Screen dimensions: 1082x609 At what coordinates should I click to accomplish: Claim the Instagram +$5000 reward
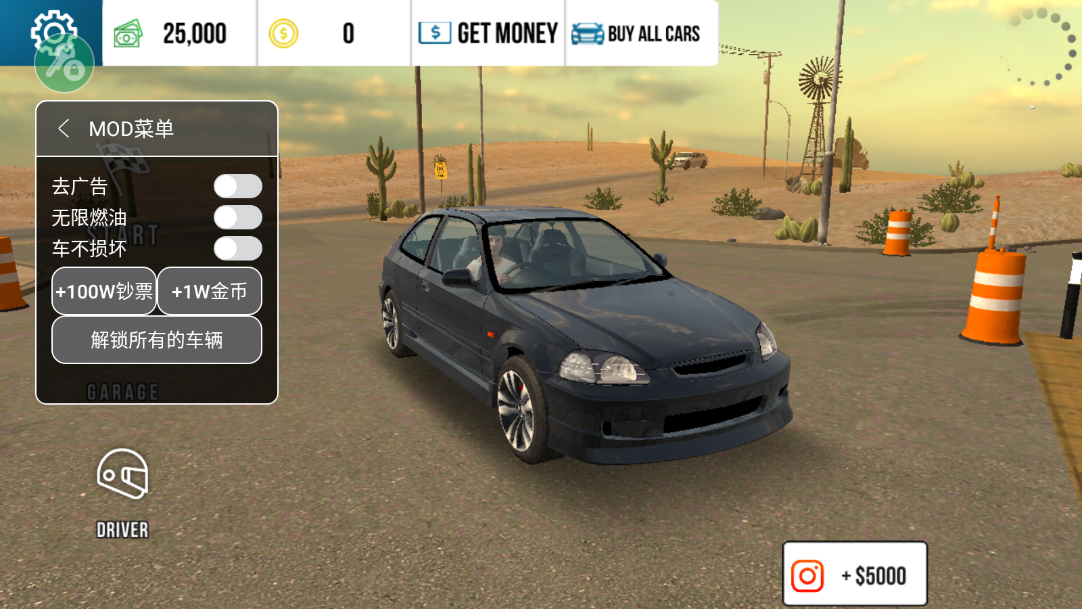click(x=855, y=575)
